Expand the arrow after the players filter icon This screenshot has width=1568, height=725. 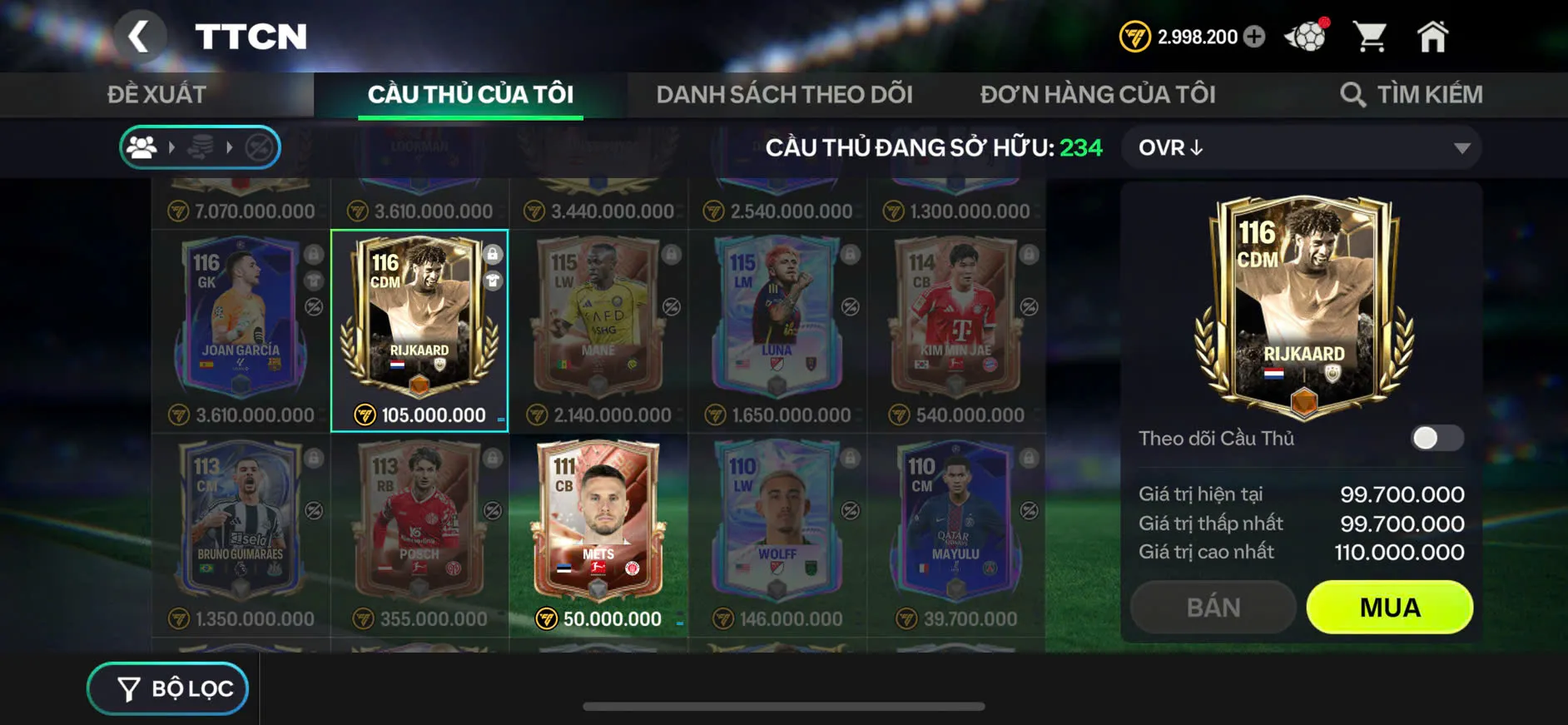coord(172,147)
